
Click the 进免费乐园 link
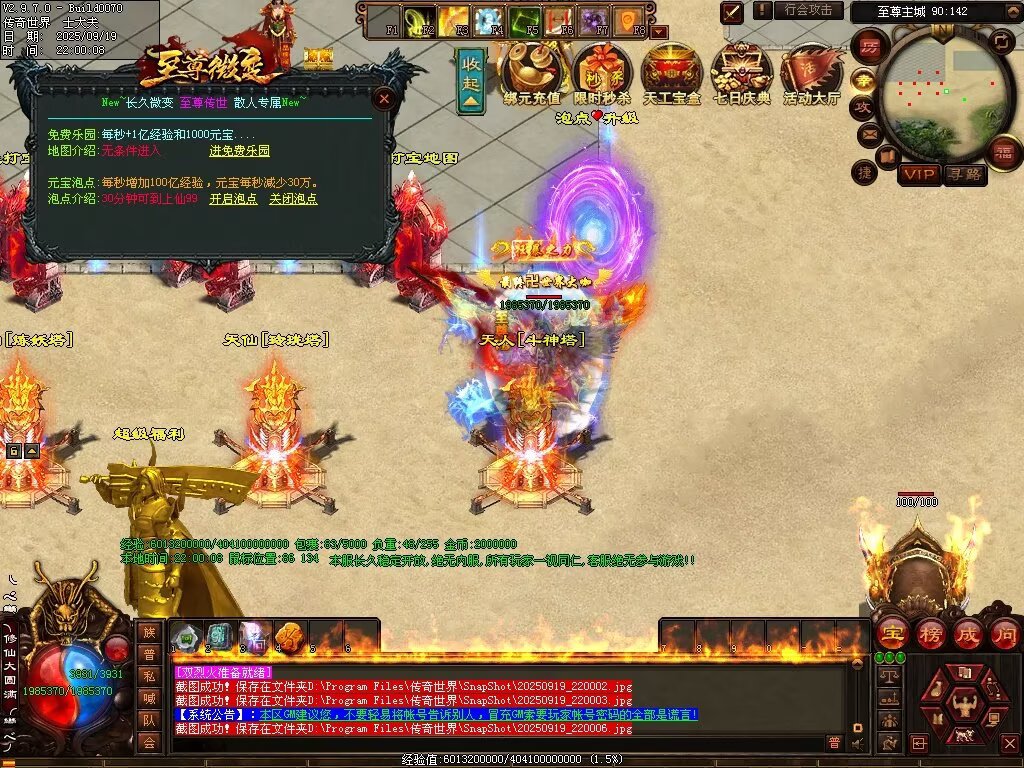pos(239,151)
